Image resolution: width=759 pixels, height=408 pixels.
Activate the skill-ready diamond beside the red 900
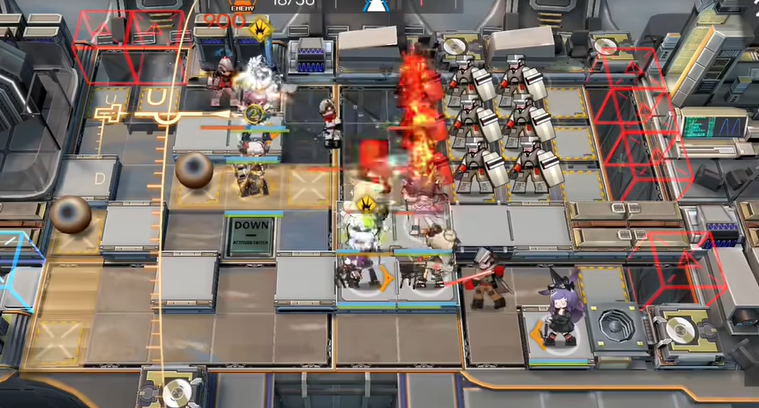point(260,27)
